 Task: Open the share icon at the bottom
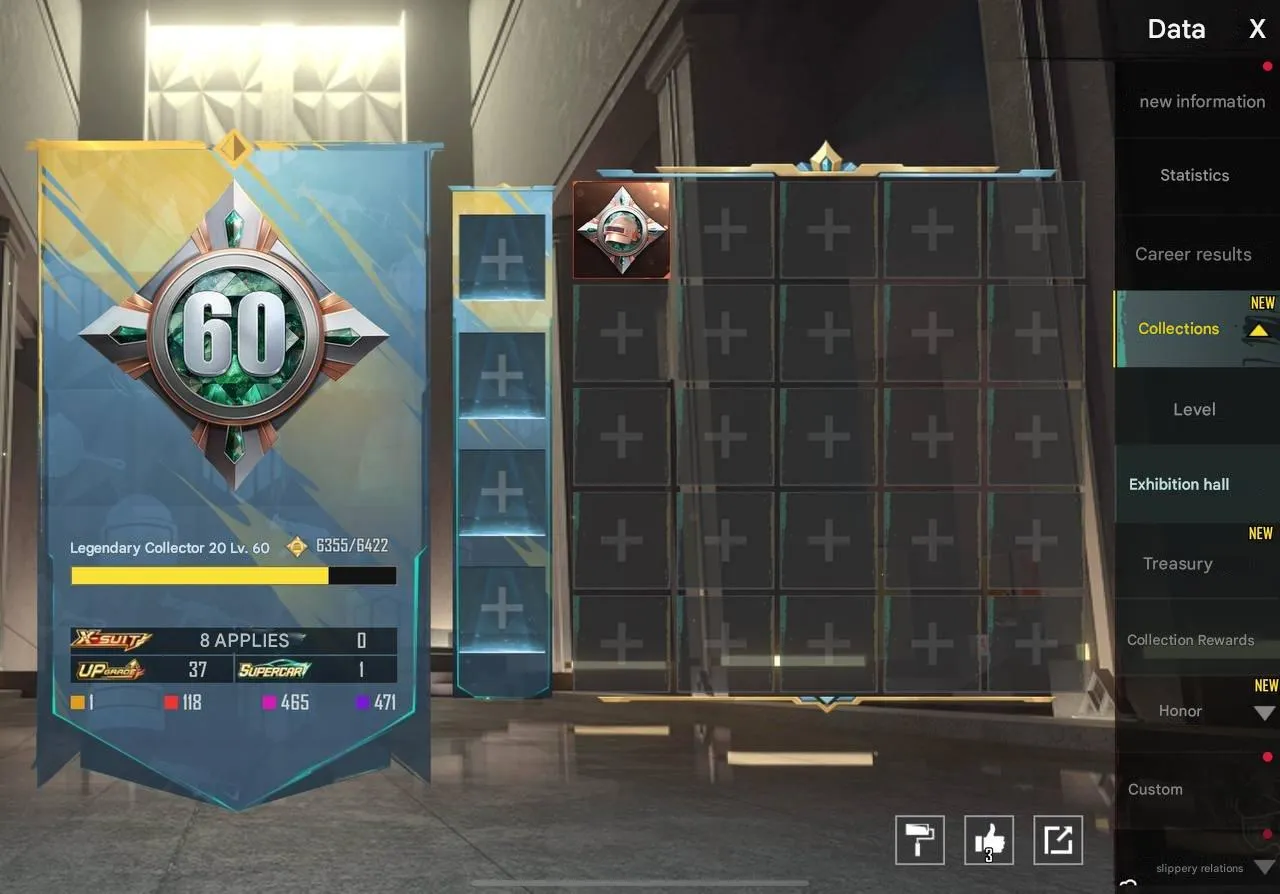click(x=1057, y=840)
